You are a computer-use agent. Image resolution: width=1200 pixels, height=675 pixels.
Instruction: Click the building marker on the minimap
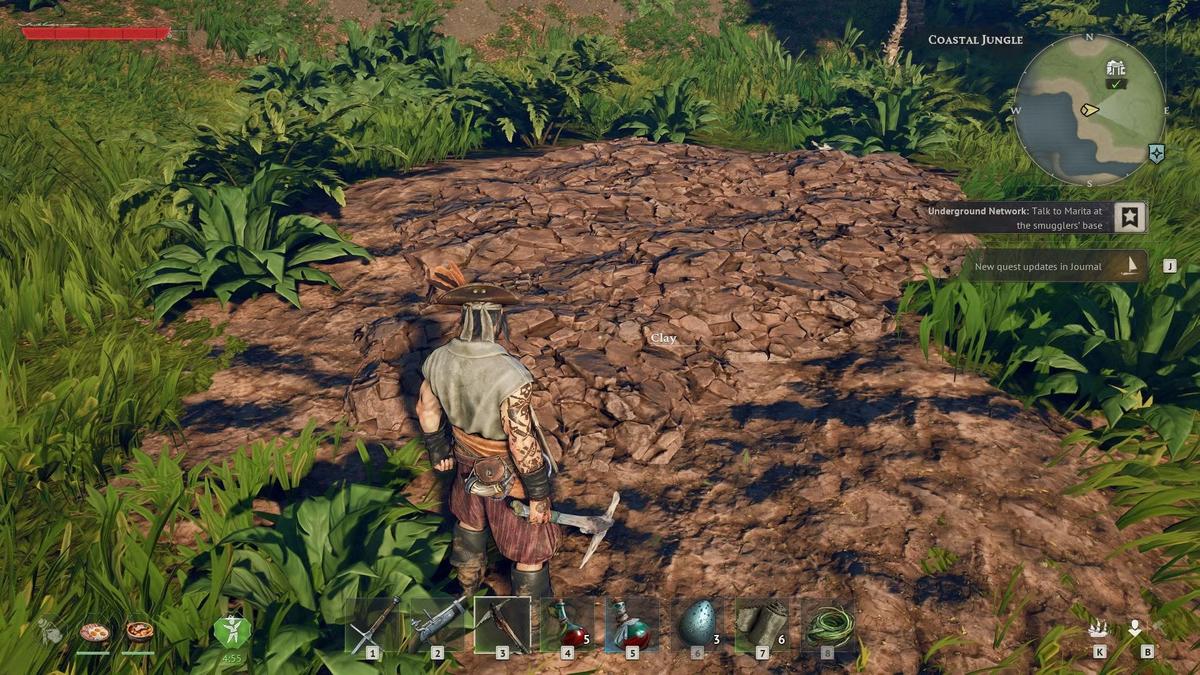tap(1116, 68)
